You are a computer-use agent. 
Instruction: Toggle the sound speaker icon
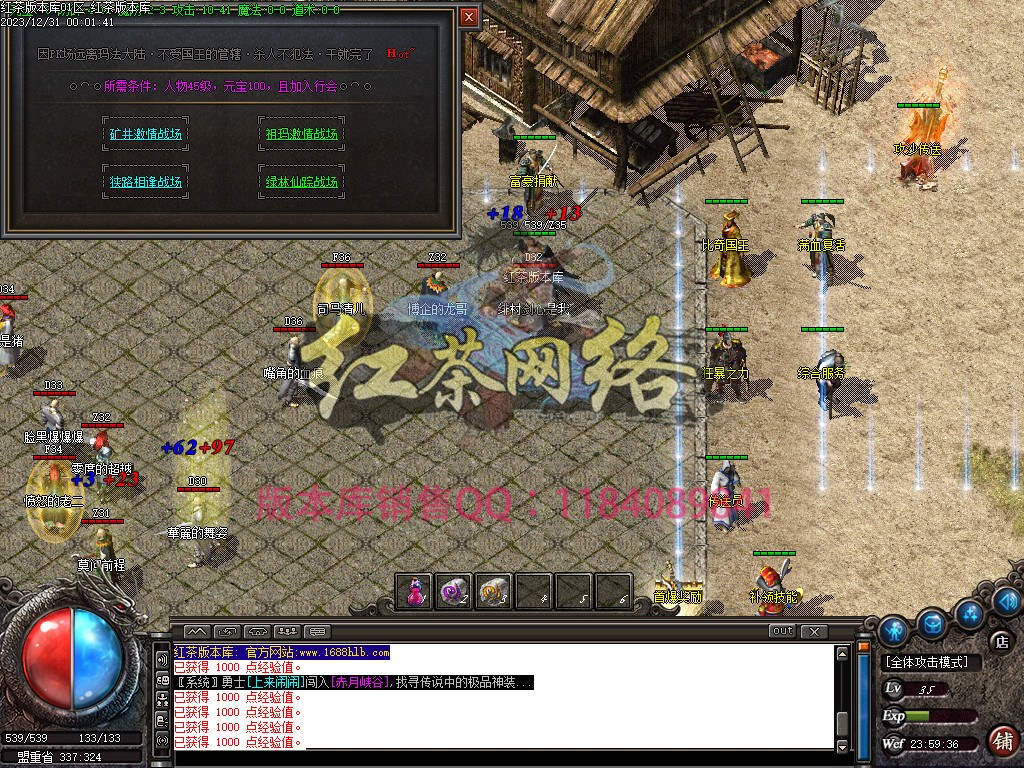(1007, 601)
